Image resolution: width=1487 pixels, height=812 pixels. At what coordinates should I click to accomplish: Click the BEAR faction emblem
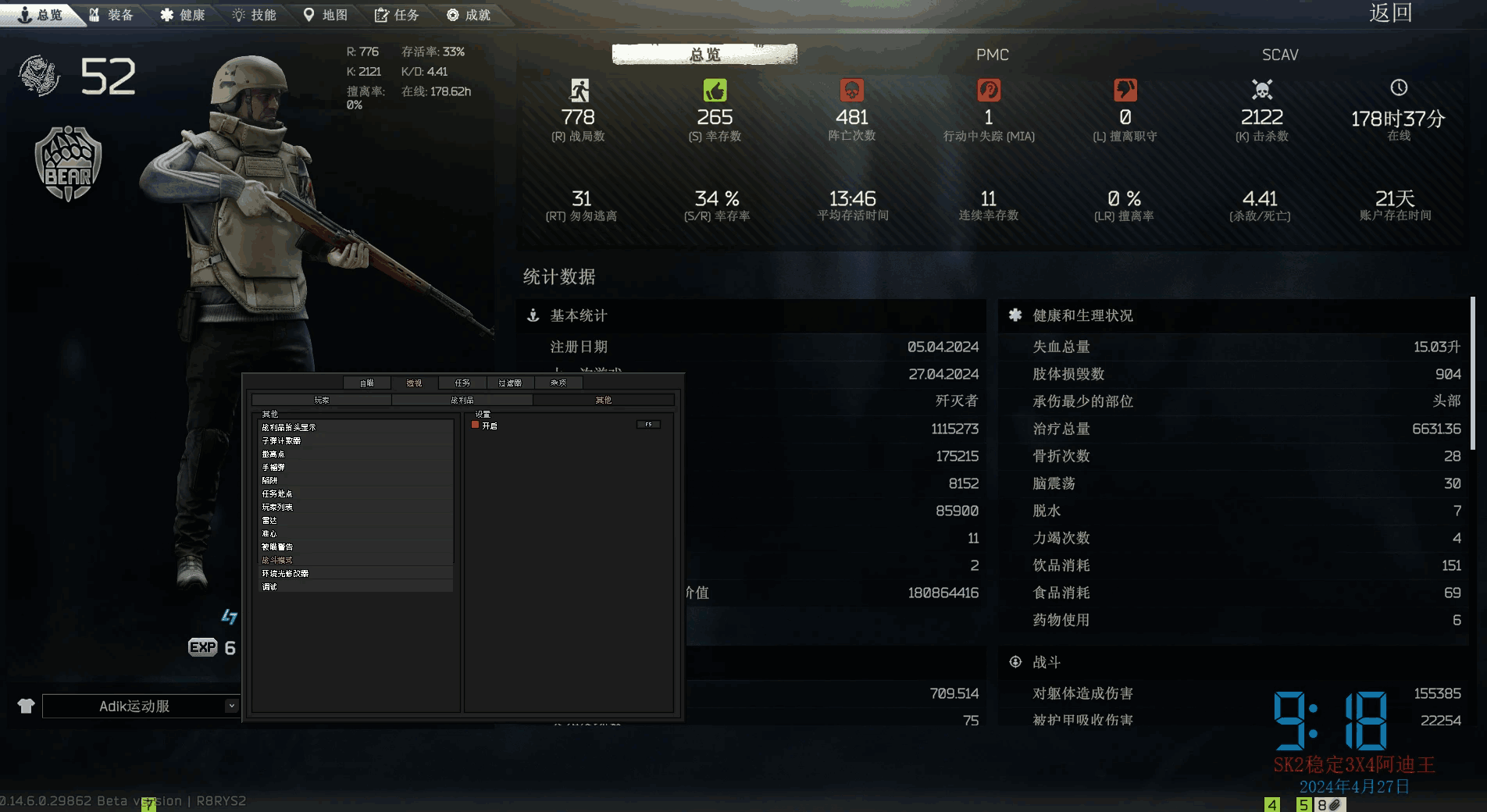pos(68,164)
